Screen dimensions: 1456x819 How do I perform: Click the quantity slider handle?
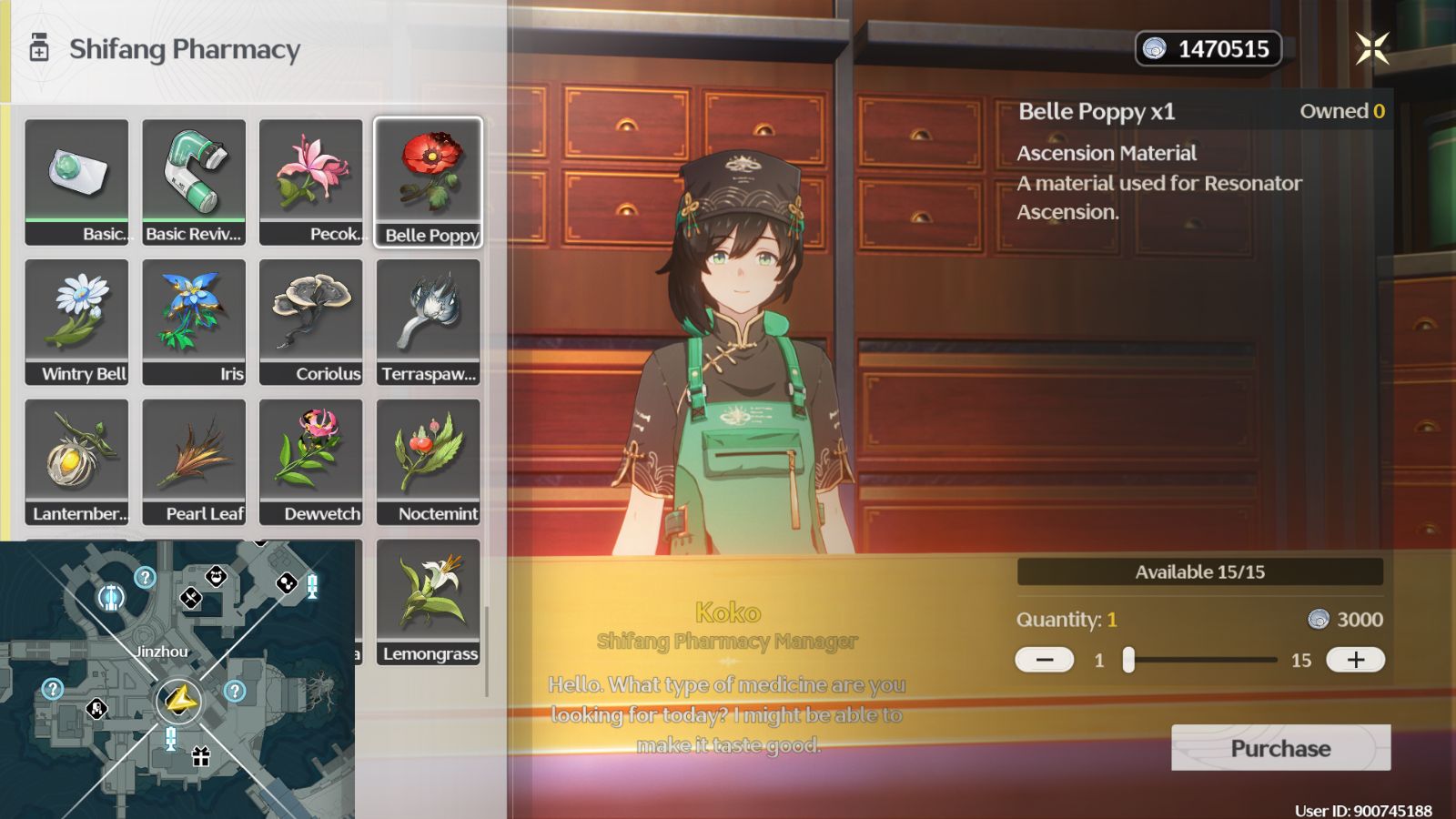1128,660
